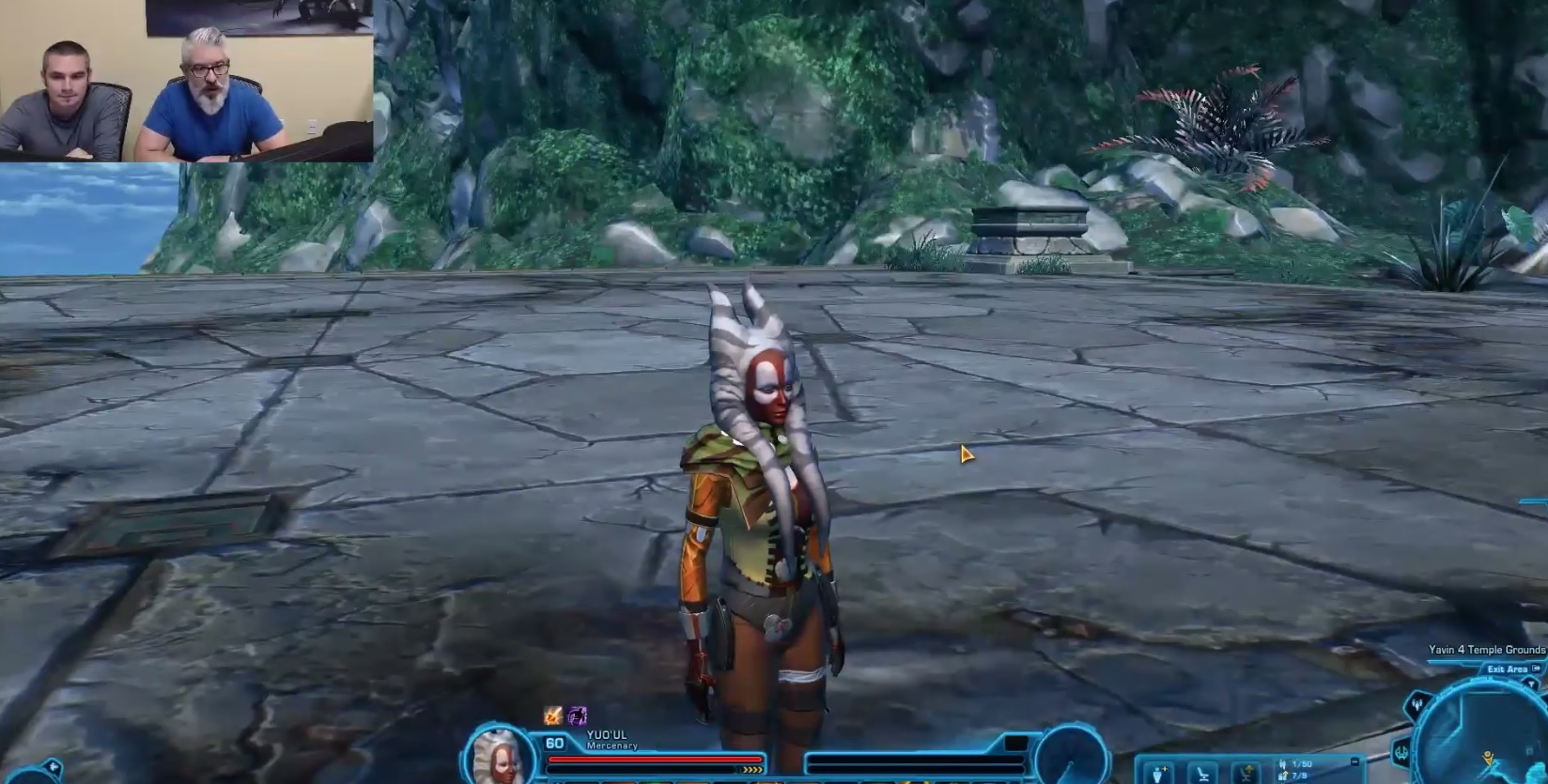The image size is (1548, 784).
Task: Select the chair furniture icon button
Action: click(1203, 774)
